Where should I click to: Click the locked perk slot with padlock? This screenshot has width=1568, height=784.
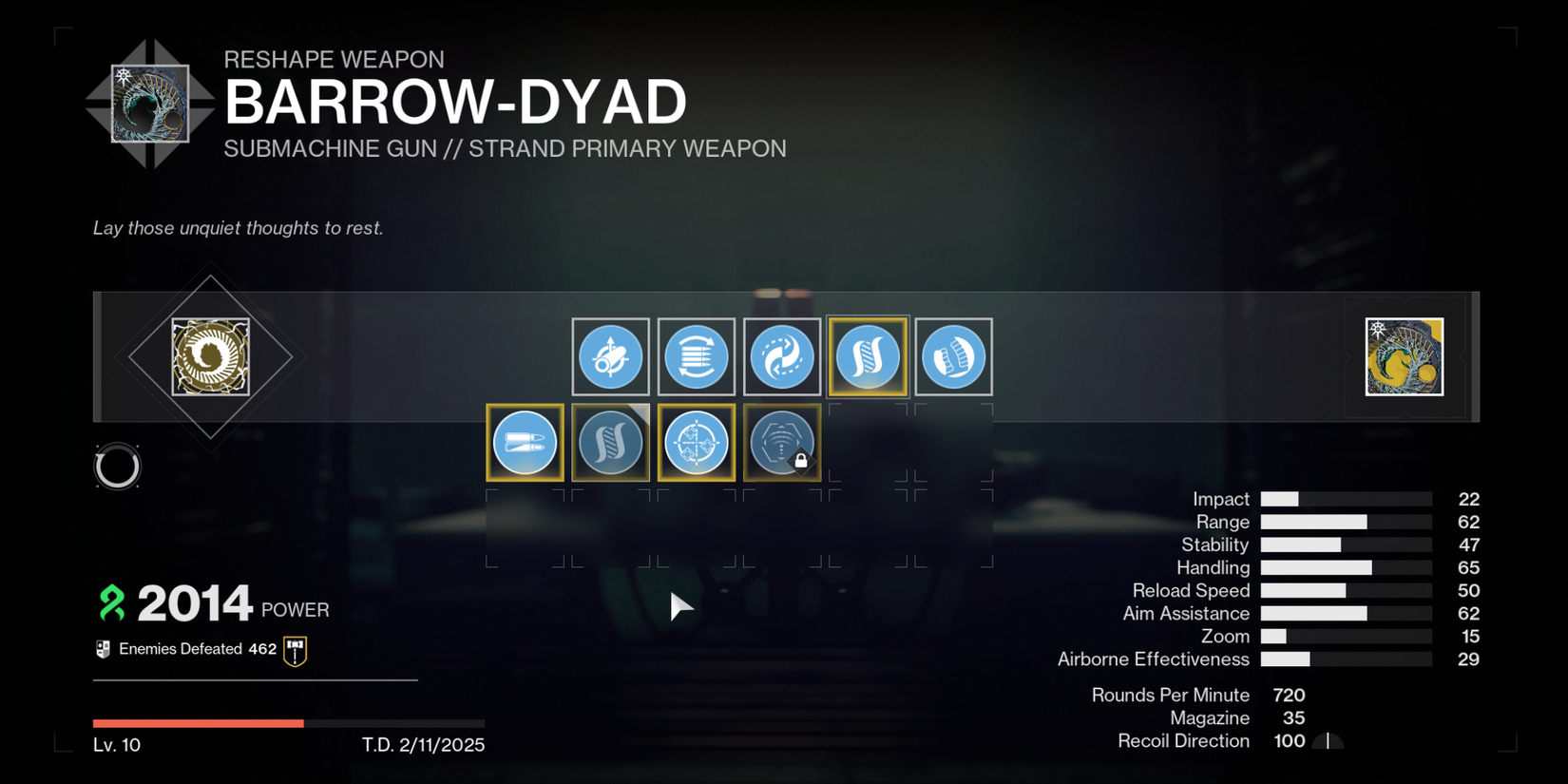point(782,442)
